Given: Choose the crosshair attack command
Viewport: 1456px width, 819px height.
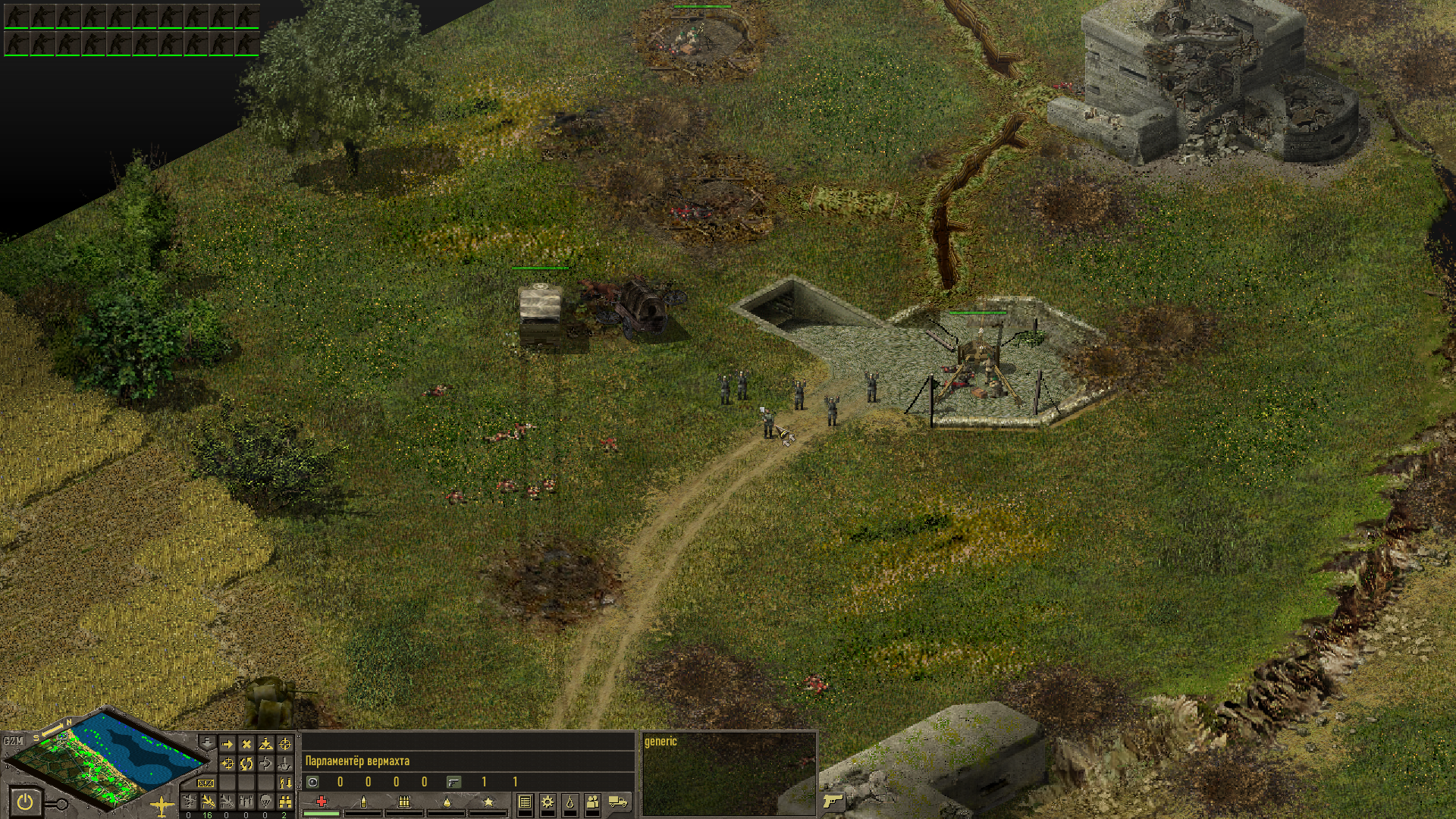Looking at the screenshot, I should coord(285,745).
